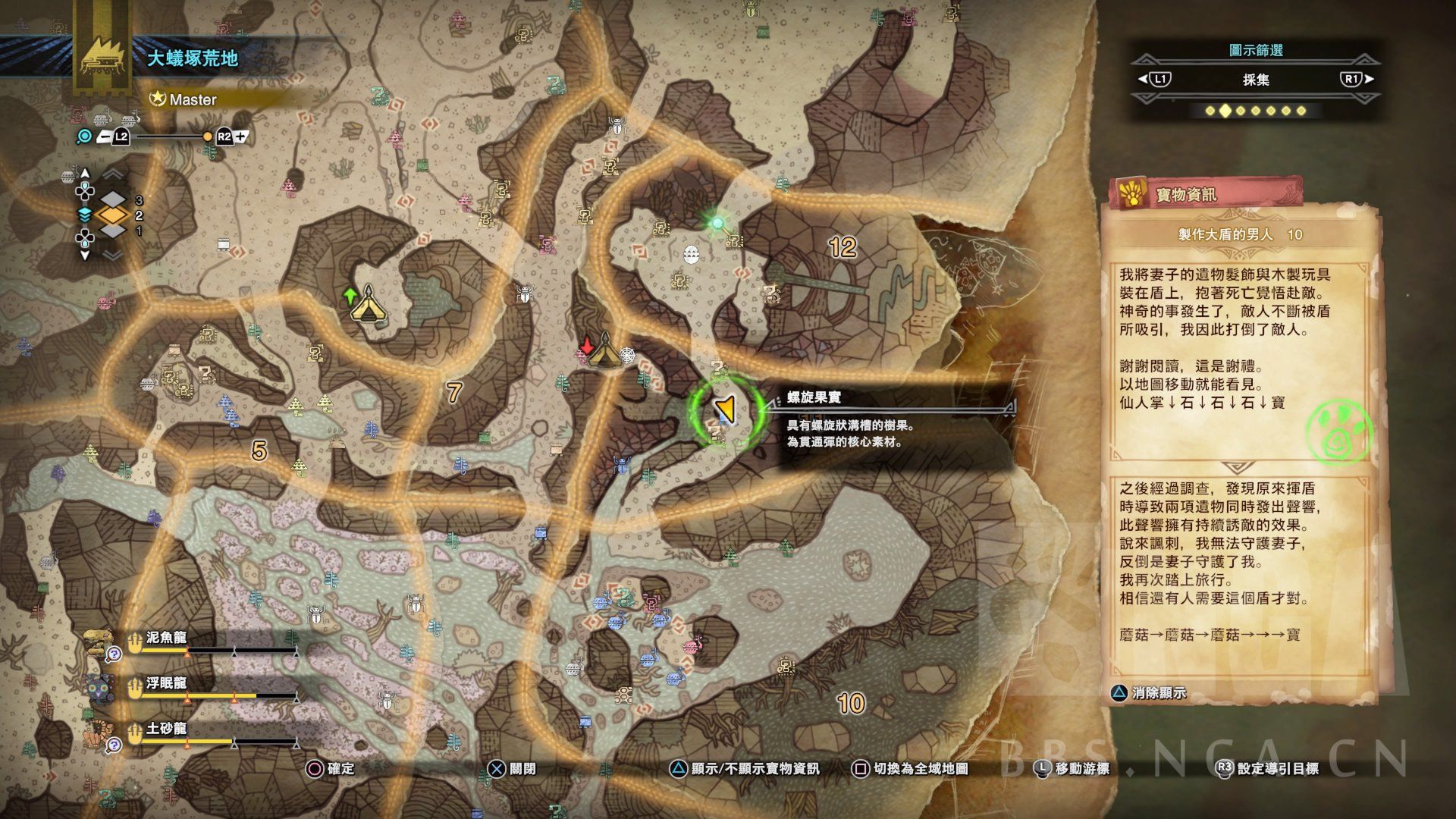Switch map to floor level 3
This screenshot has width=1456, height=819.
tap(113, 200)
